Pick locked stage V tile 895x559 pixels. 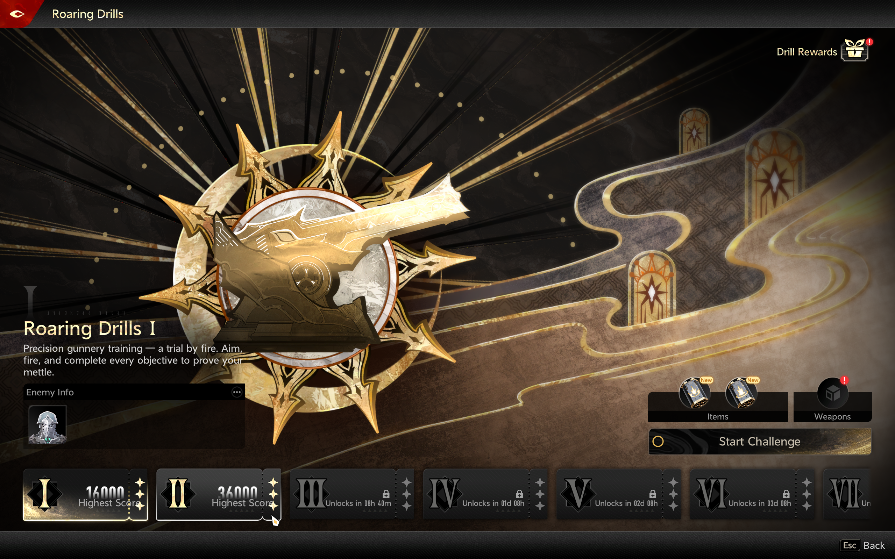pyautogui.click(x=618, y=495)
